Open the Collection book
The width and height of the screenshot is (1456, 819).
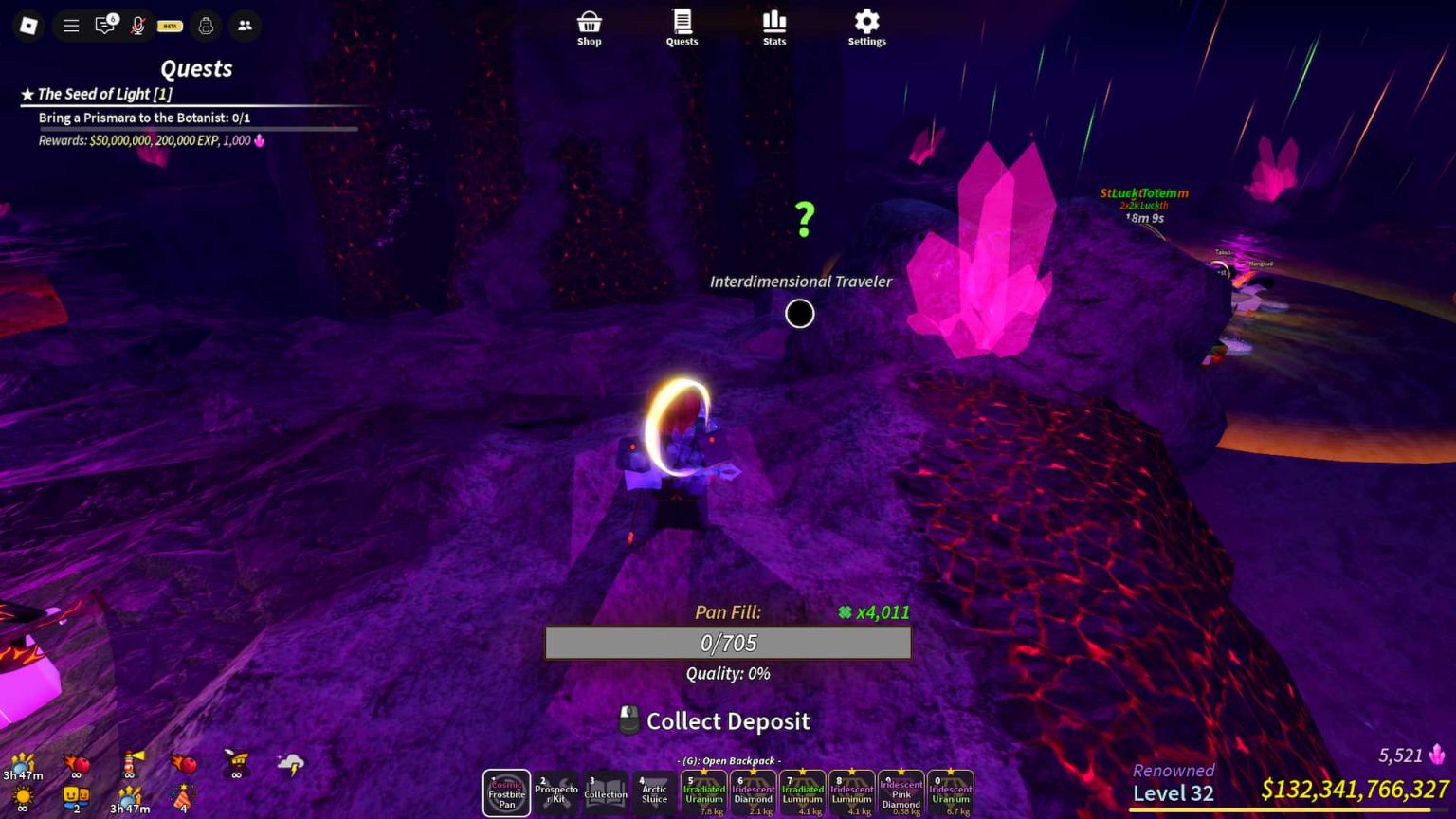tap(606, 792)
